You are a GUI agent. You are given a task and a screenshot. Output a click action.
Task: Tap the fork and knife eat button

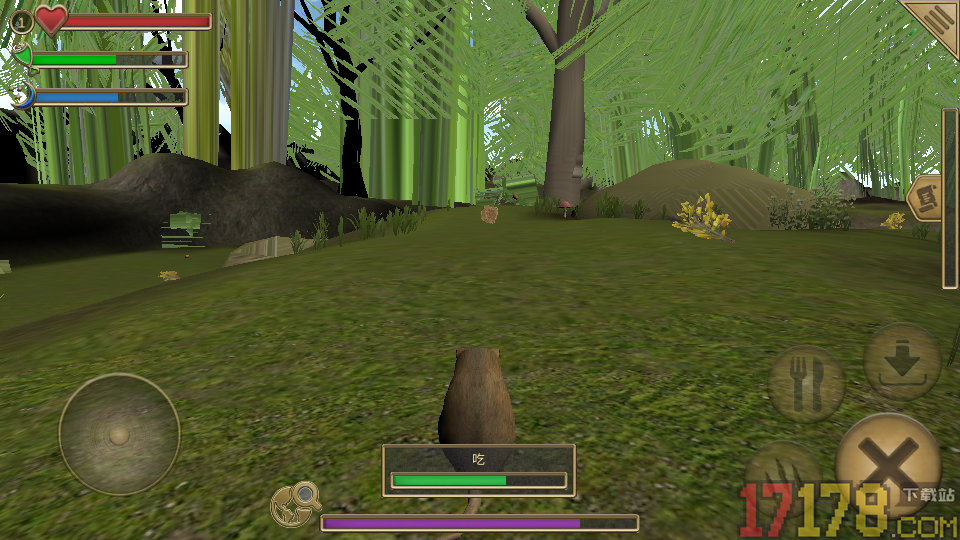point(806,382)
